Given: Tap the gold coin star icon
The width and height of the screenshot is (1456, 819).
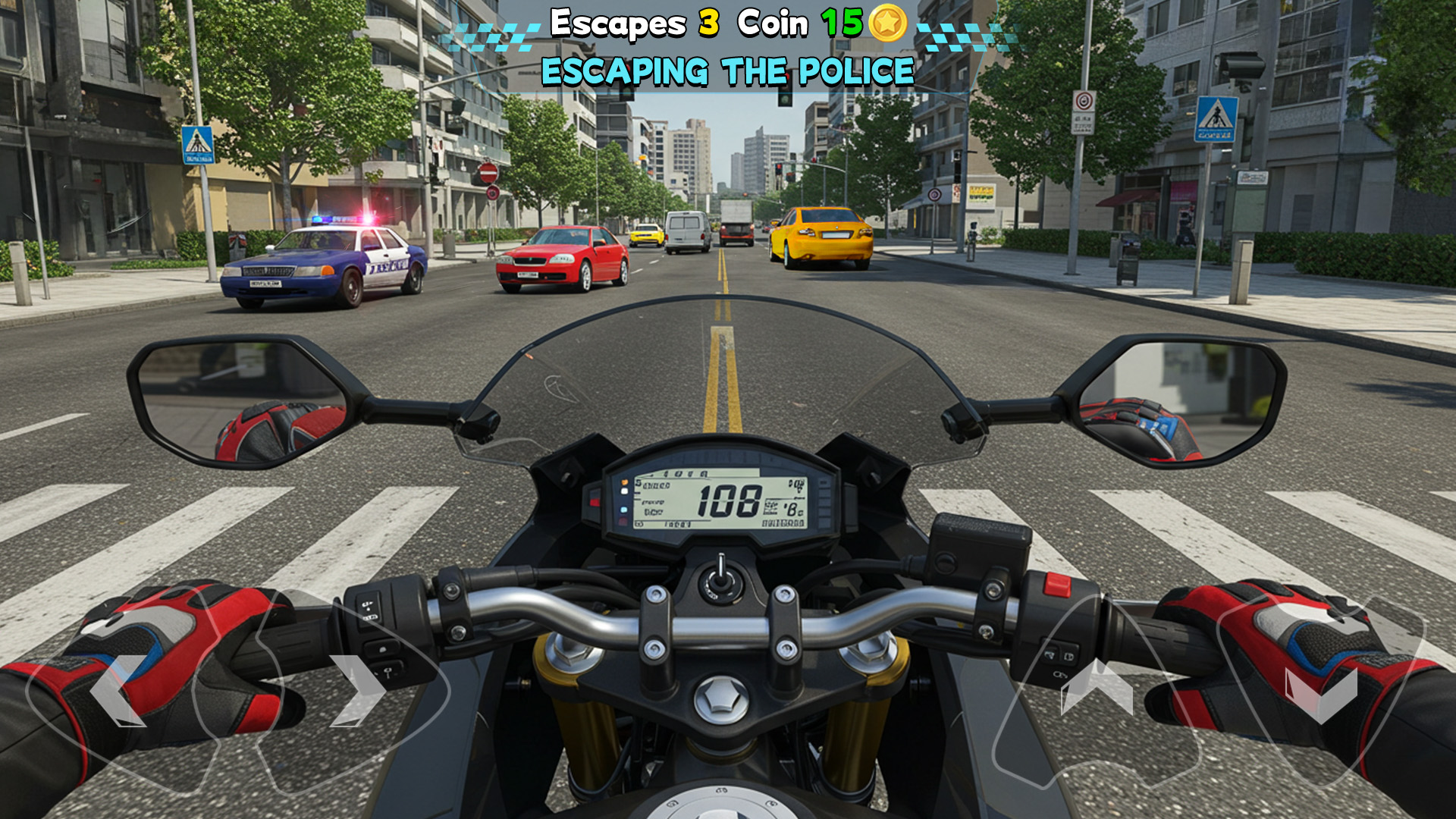Looking at the screenshot, I should click(x=890, y=24).
